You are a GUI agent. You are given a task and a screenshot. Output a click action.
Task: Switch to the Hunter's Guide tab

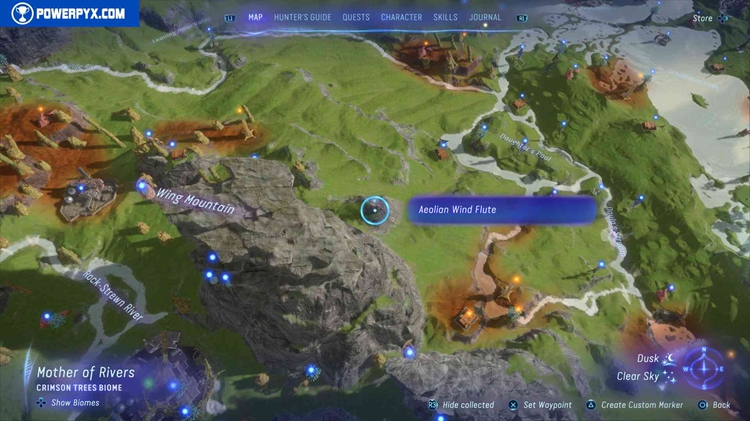click(x=302, y=17)
